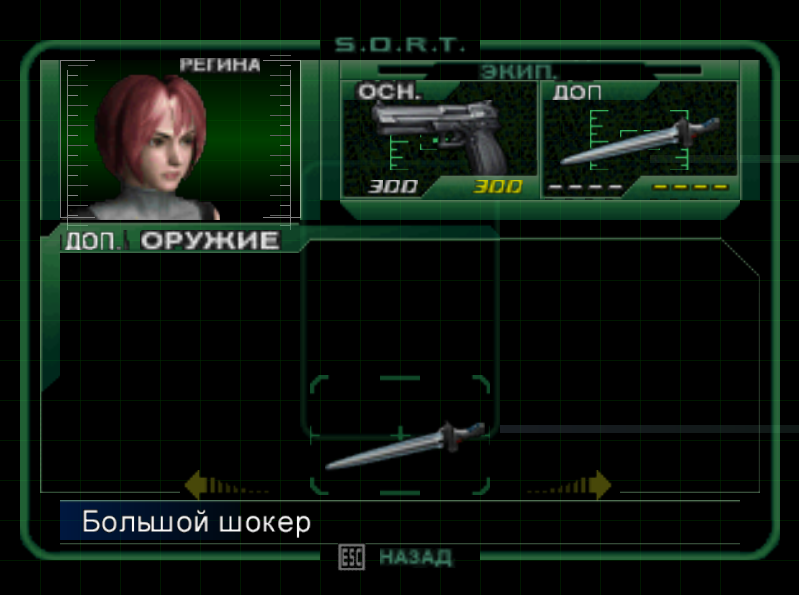Click Regina's character portrait

(180, 140)
